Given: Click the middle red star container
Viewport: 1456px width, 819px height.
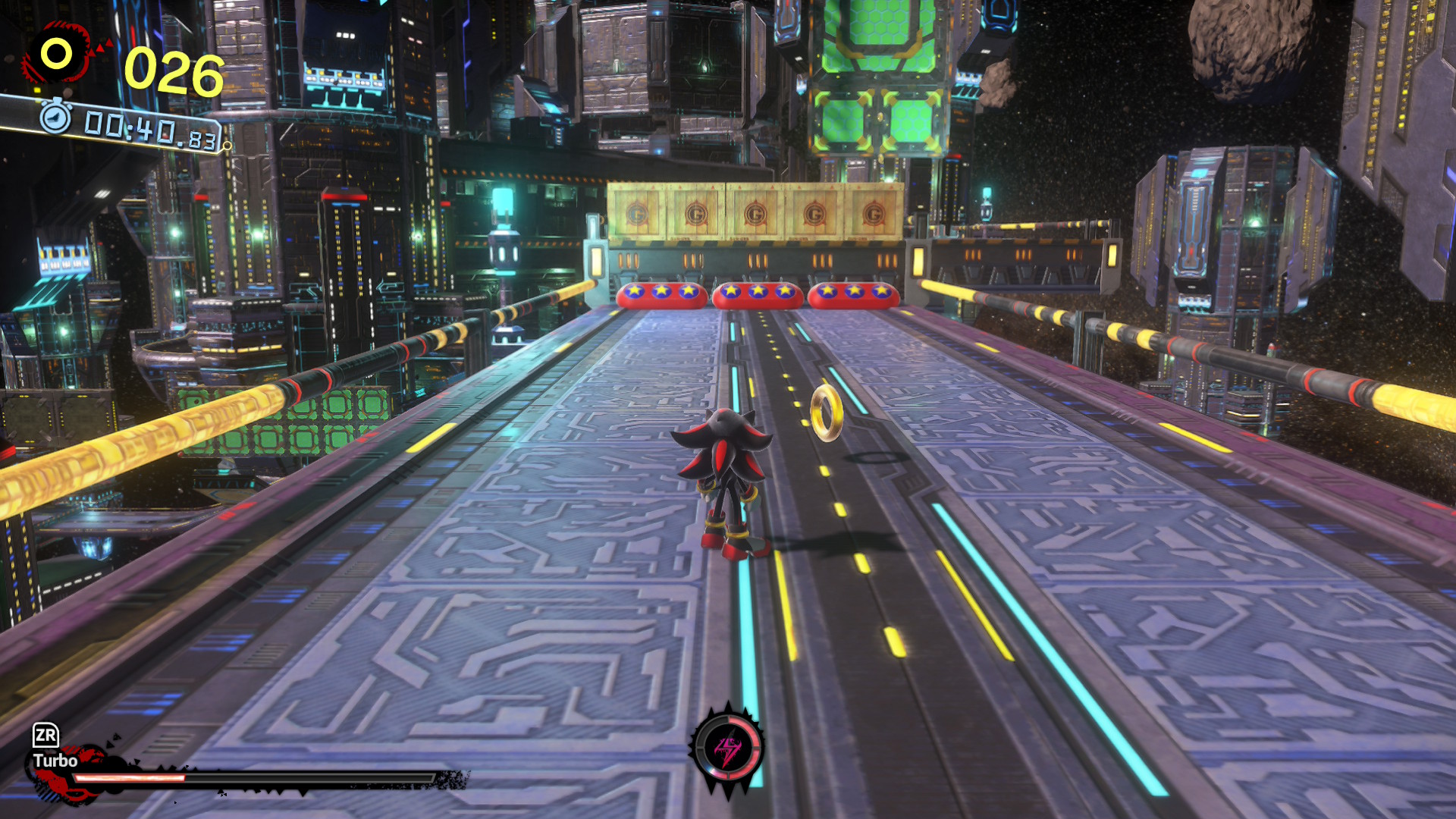Looking at the screenshot, I should [758, 295].
